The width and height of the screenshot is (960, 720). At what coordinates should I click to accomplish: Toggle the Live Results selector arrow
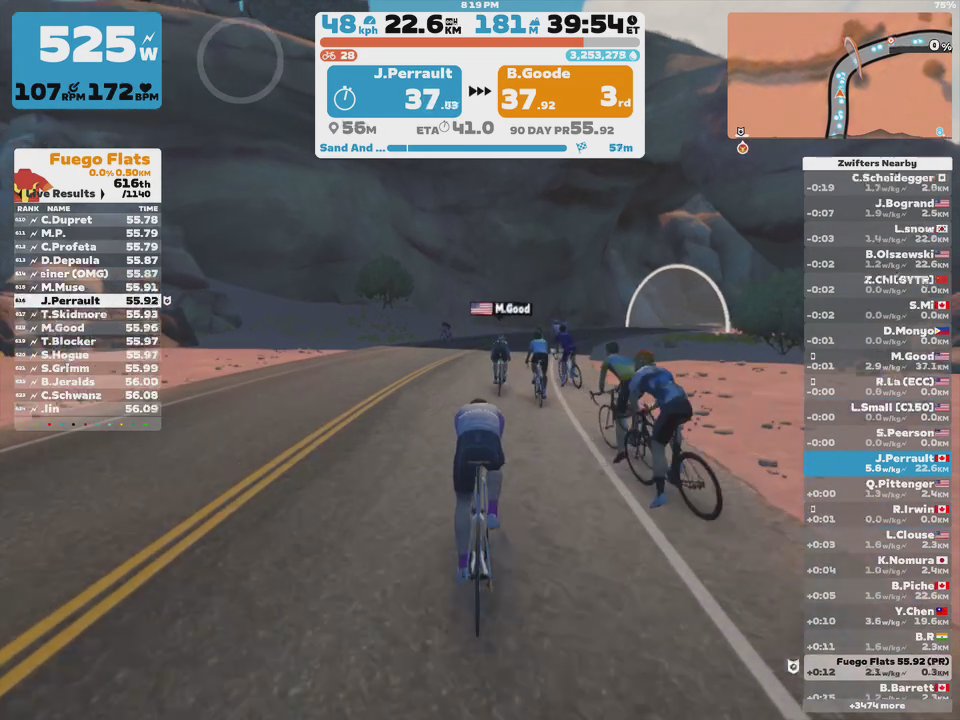pyautogui.click(x=102, y=194)
